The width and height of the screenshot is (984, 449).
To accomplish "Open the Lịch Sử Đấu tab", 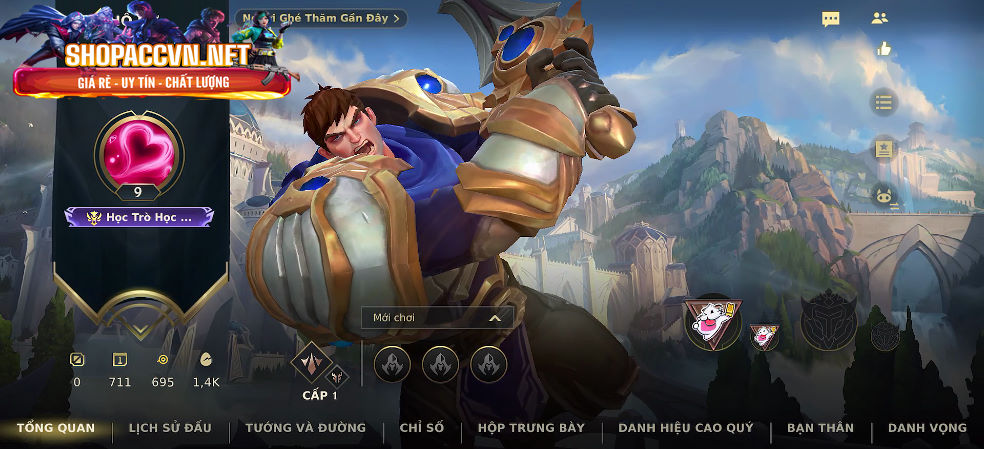I will (170, 428).
